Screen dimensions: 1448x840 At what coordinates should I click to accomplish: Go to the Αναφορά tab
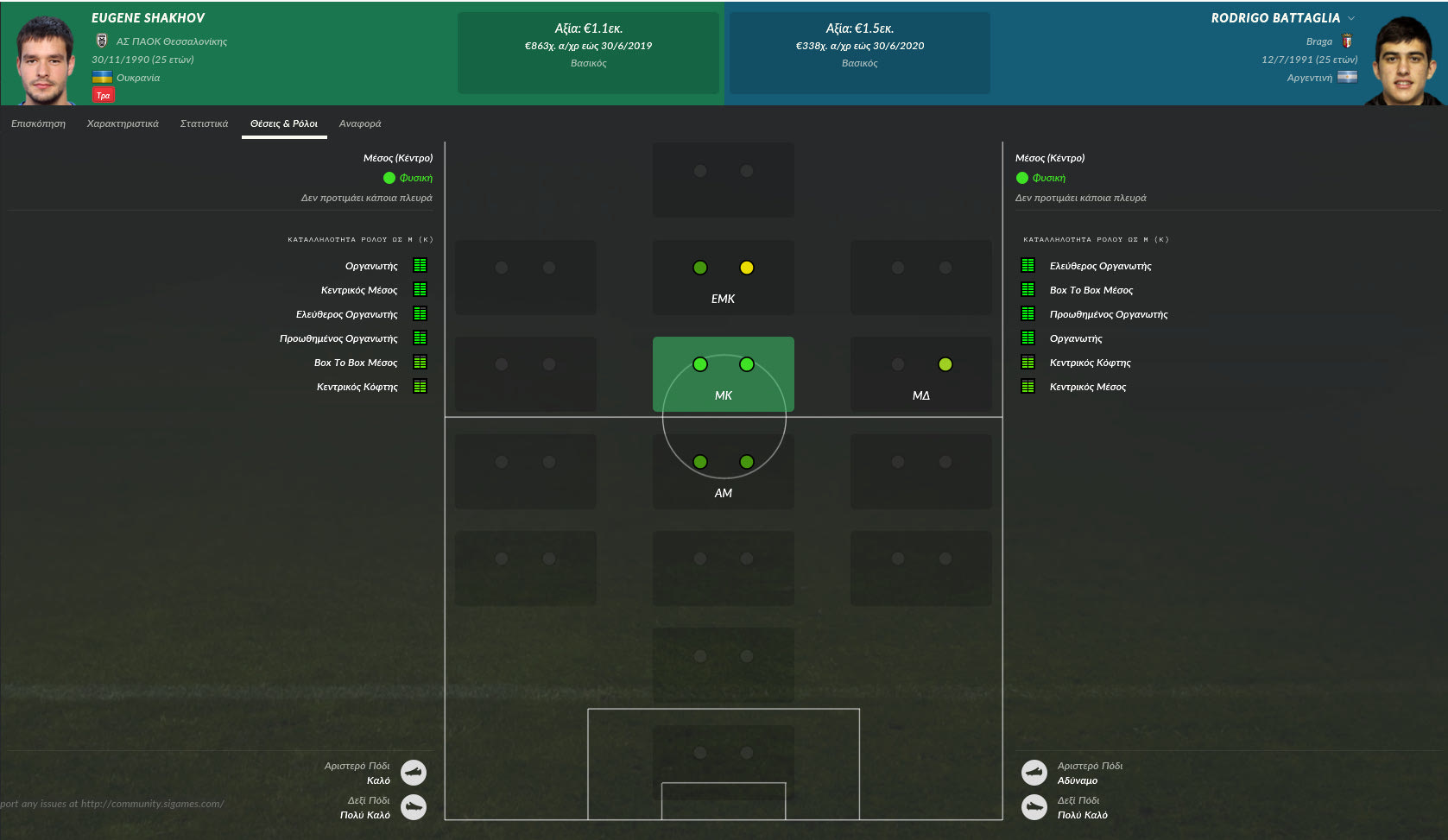pyautogui.click(x=360, y=123)
